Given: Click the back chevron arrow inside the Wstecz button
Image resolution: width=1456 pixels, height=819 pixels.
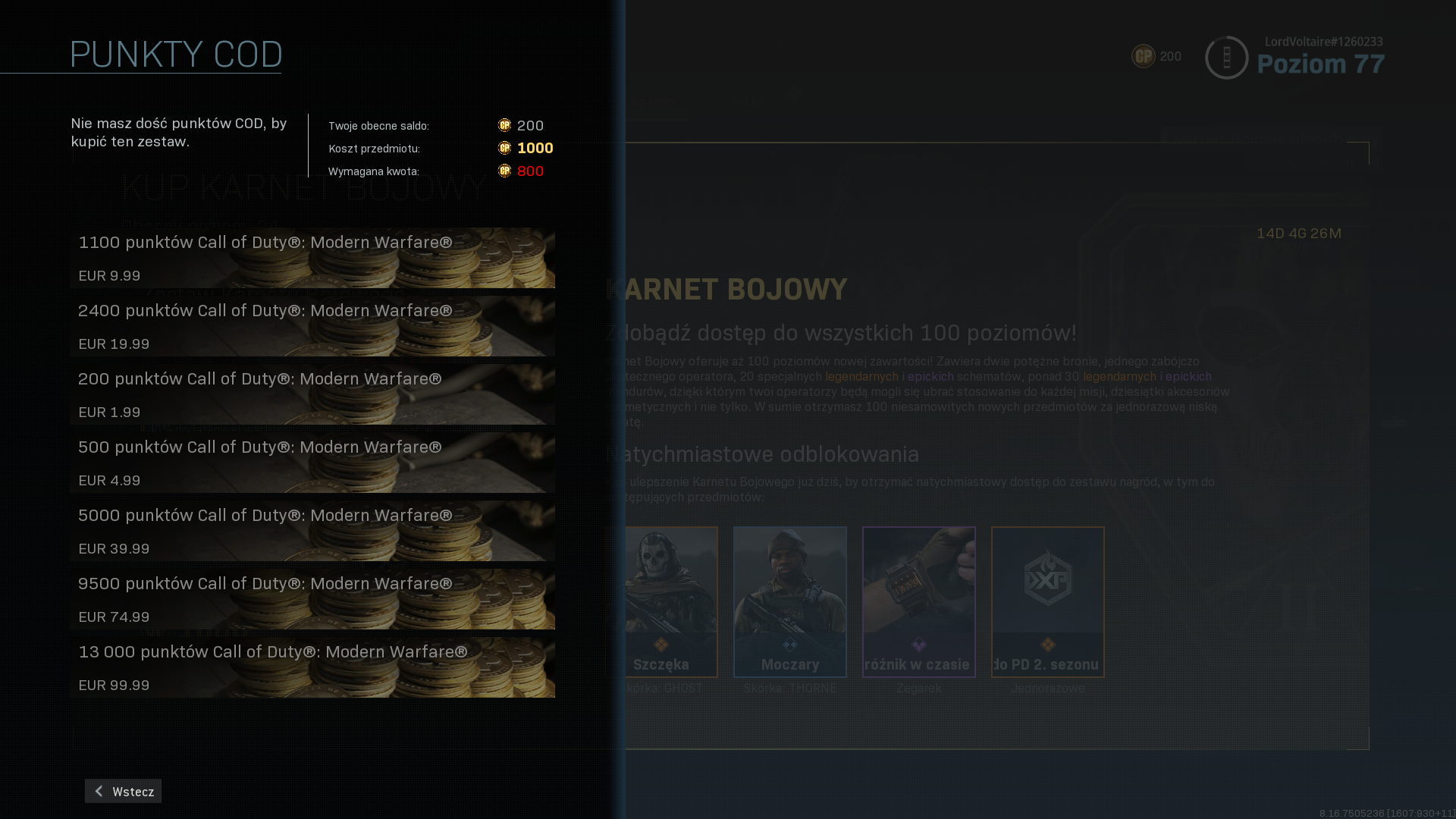Looking at the screenshot, I should 99,791.
